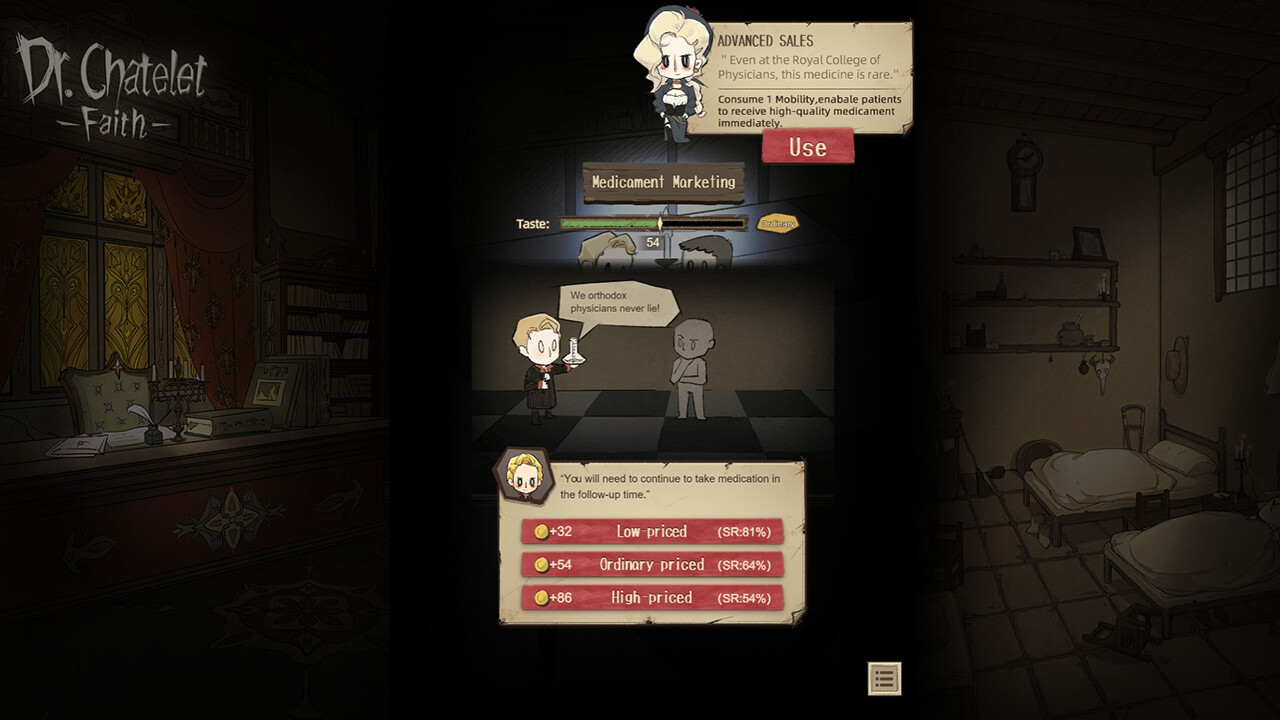Open the list menu icon at bottom right
1280x720 pixels.
[884, 678]
